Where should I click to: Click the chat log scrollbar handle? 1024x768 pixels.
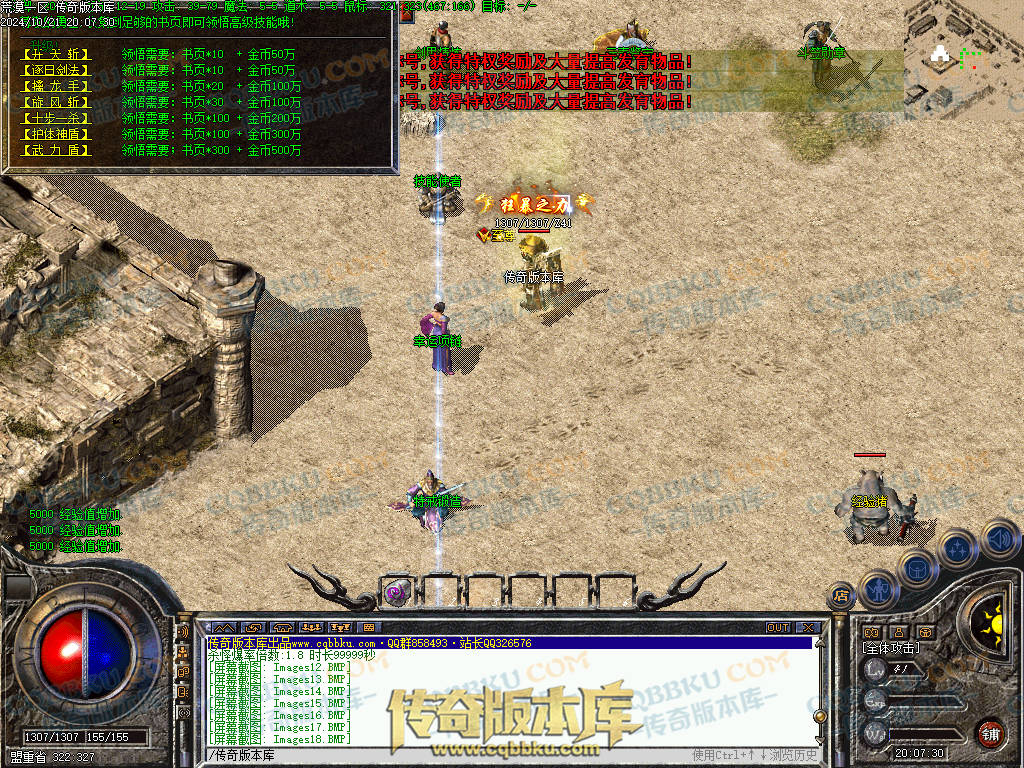point(820,716)
